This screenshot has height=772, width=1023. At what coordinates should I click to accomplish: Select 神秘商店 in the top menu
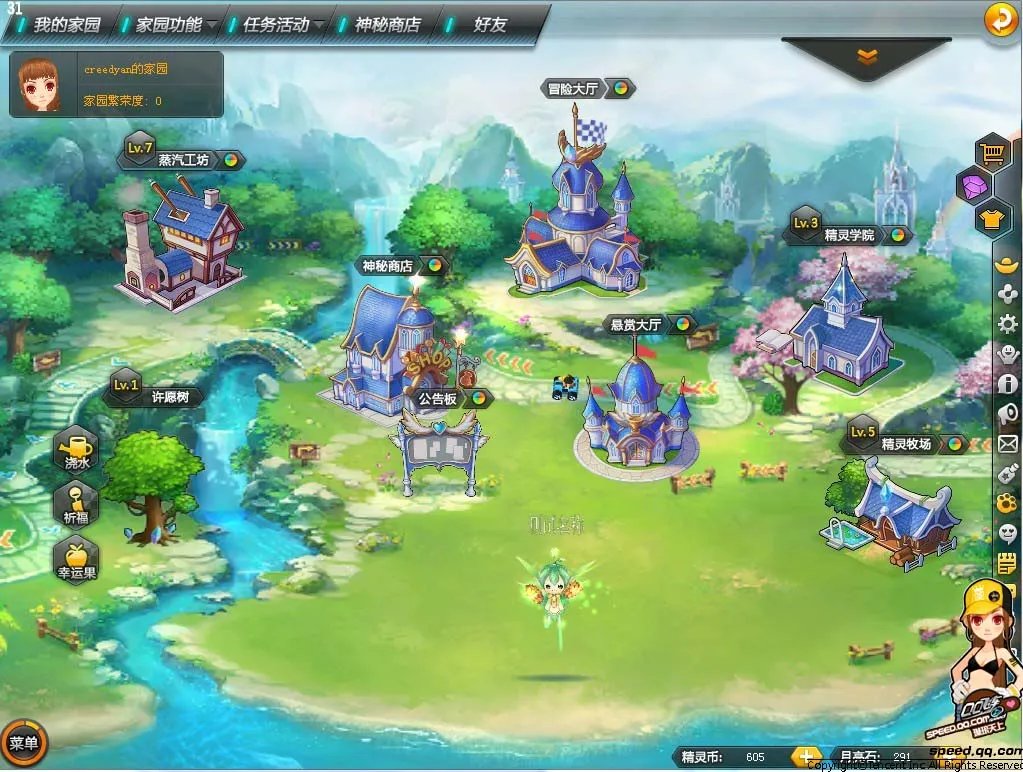[x=387, y=24]
